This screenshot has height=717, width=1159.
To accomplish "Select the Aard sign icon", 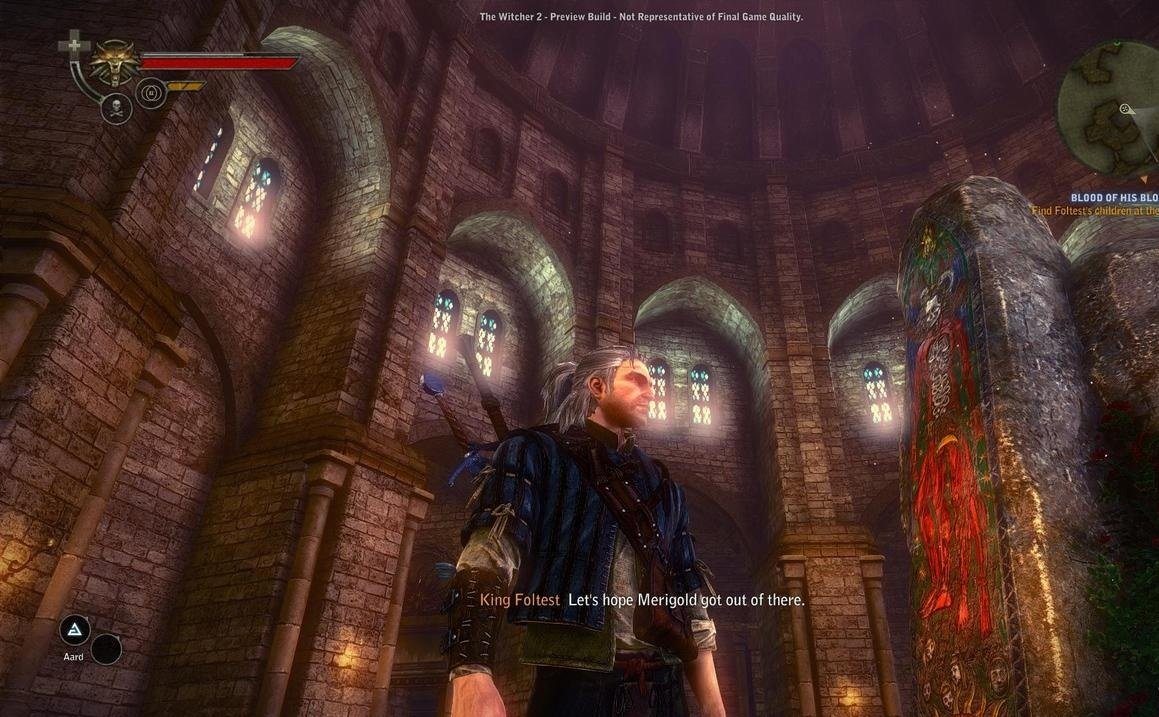I will click(75, 630).
